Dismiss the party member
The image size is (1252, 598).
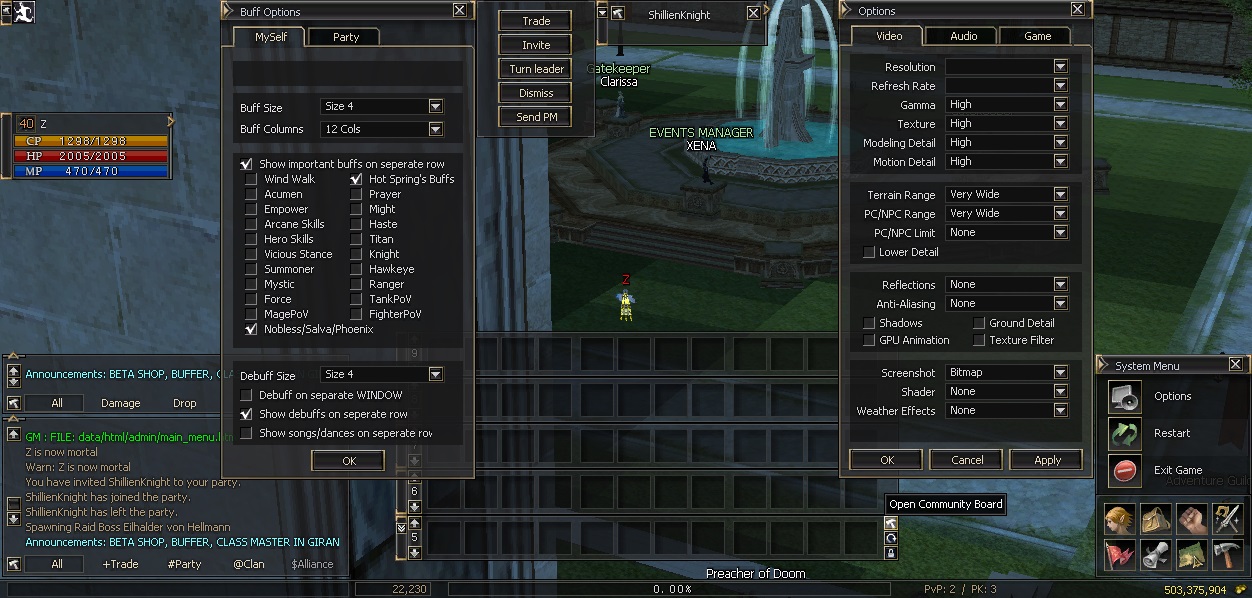click(x=536, y=93)
